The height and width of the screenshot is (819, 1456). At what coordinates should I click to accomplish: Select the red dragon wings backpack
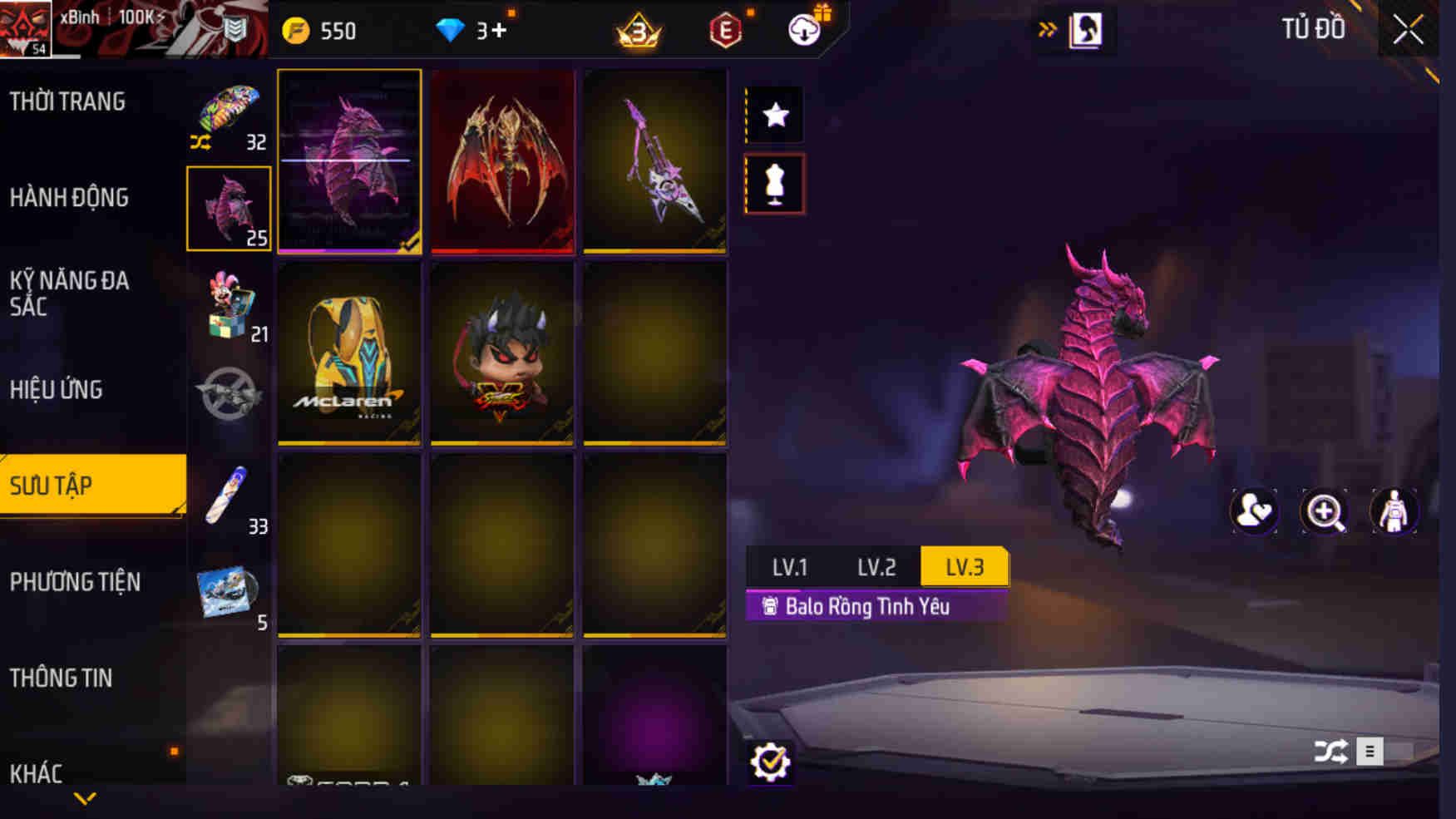tap(502, 161)
